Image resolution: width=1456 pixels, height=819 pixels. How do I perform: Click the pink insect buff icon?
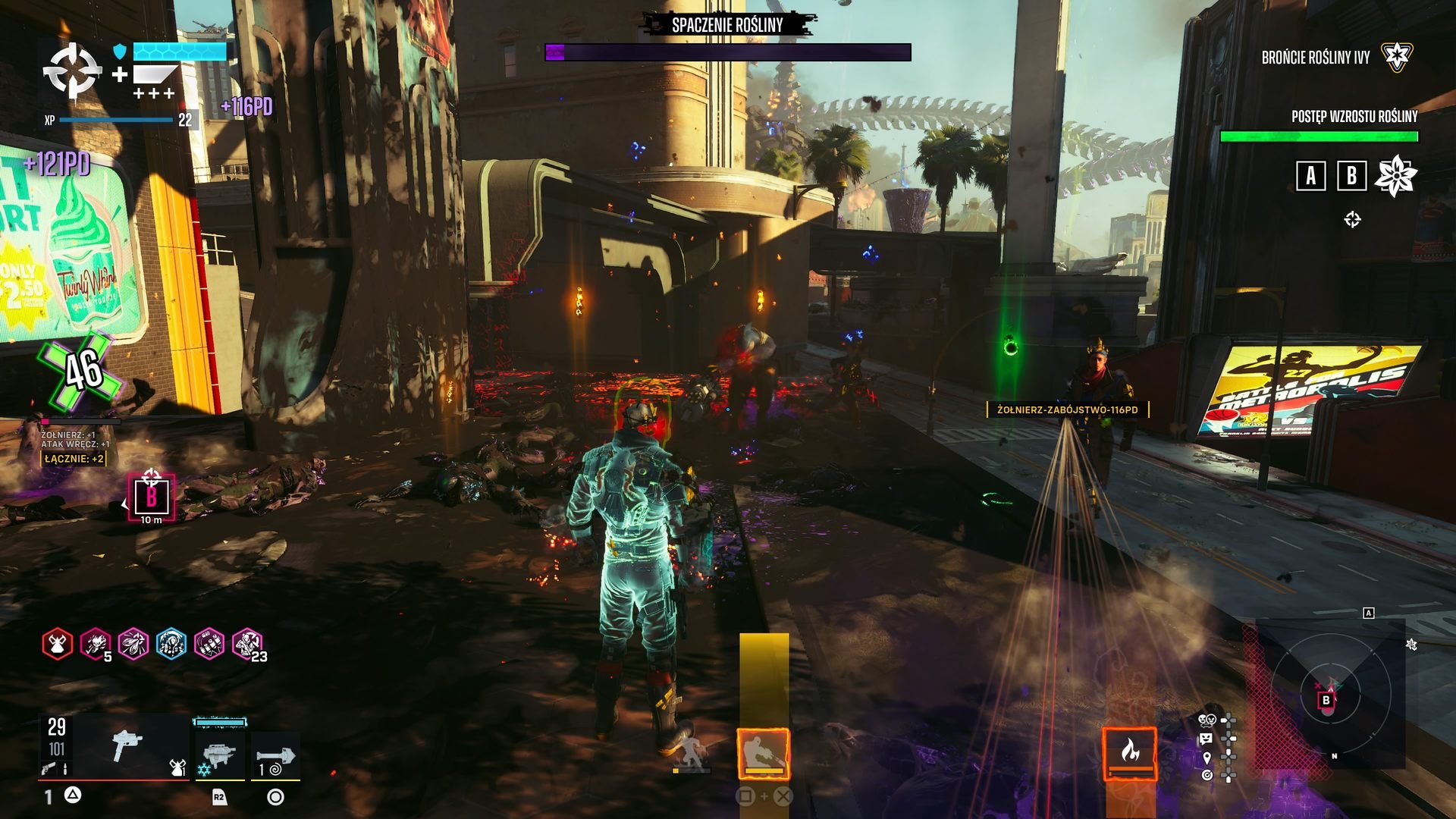[133, 645]
